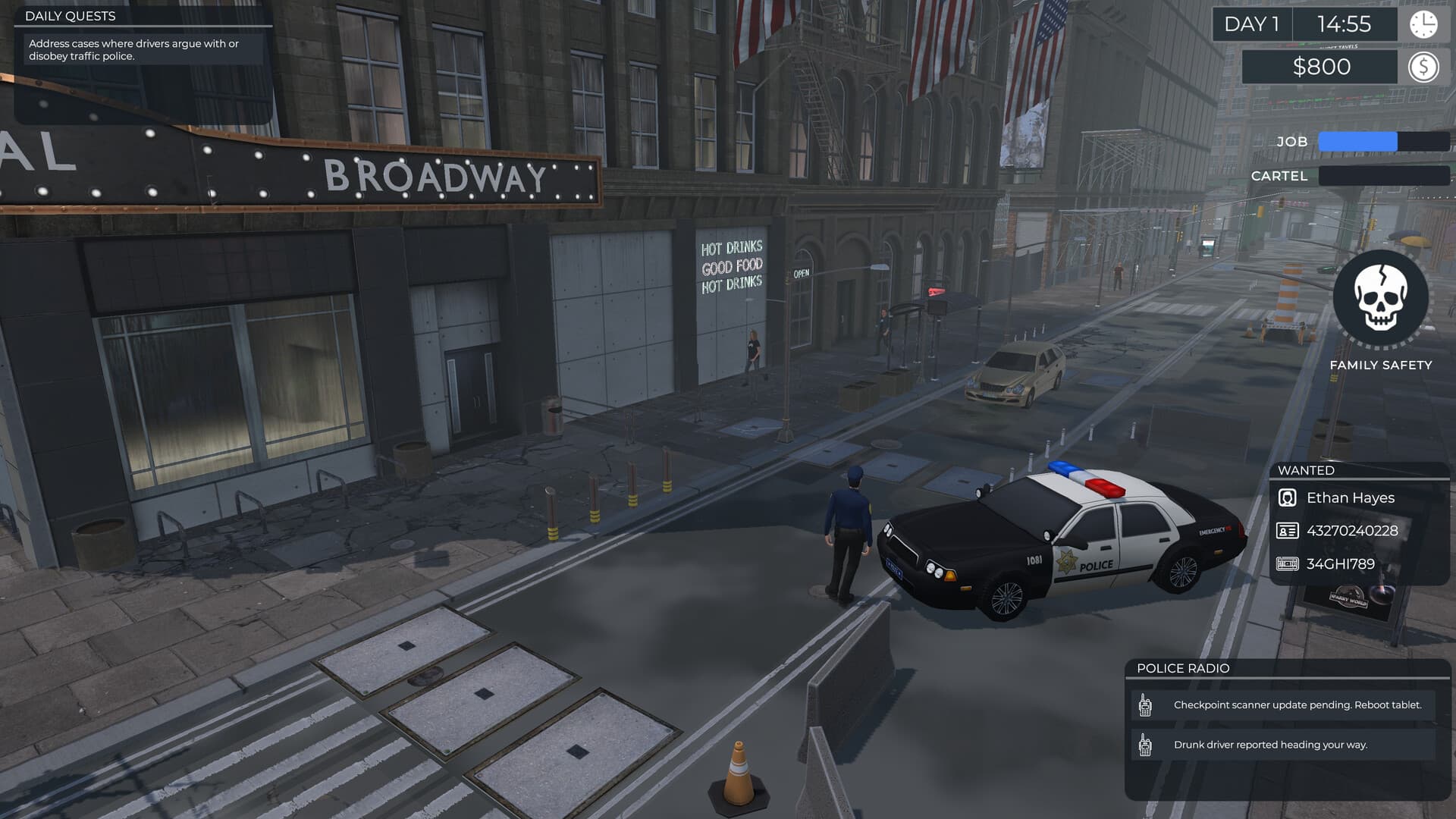Viewport: 1456px width, 819px height.
Task: Toggle the POLICE RADIO panel header
Action: 1183,668
